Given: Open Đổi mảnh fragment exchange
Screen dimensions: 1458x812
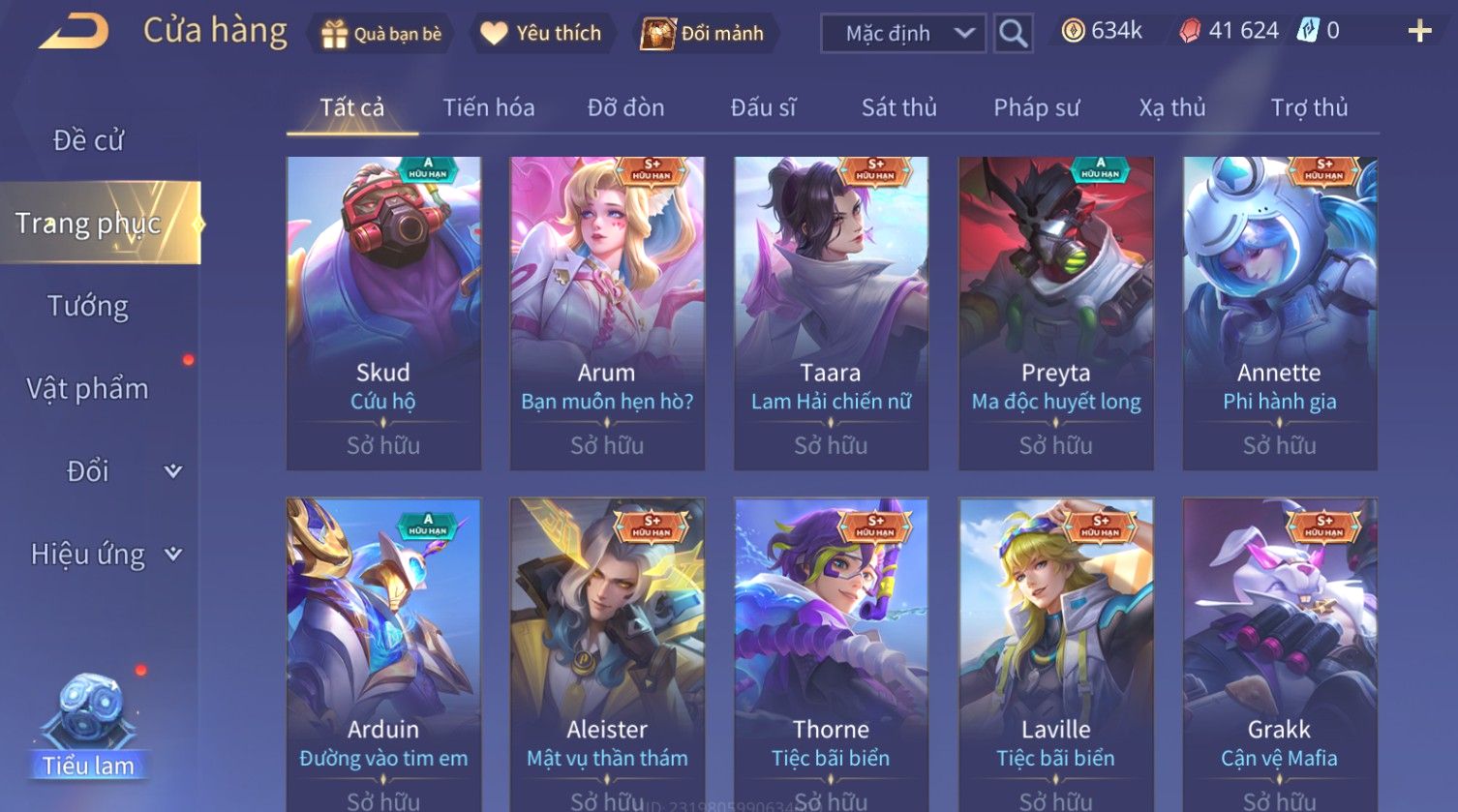Looking at the screenshot, I should pos(703,34).
